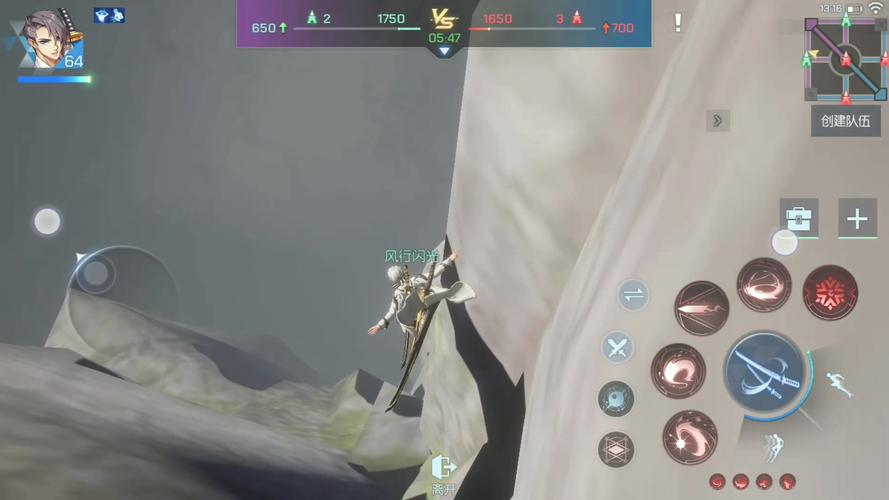Select the crossed swords button
Screen dimensions: 889x500
click(617, 348)
